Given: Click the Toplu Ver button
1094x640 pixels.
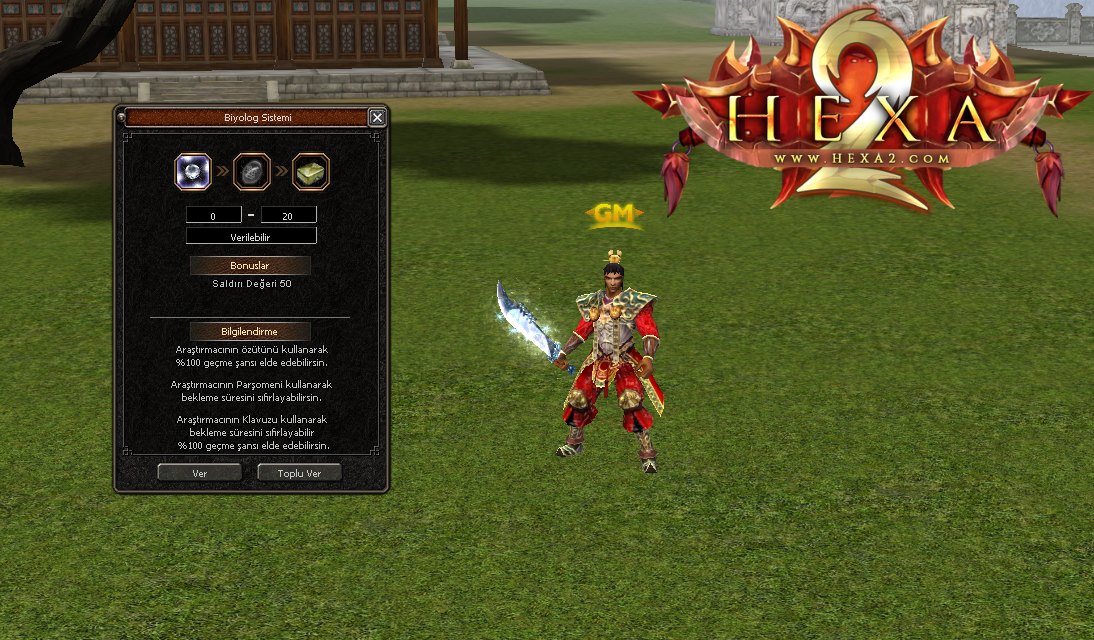Looking at the screenshot, I should pos(299,473).
